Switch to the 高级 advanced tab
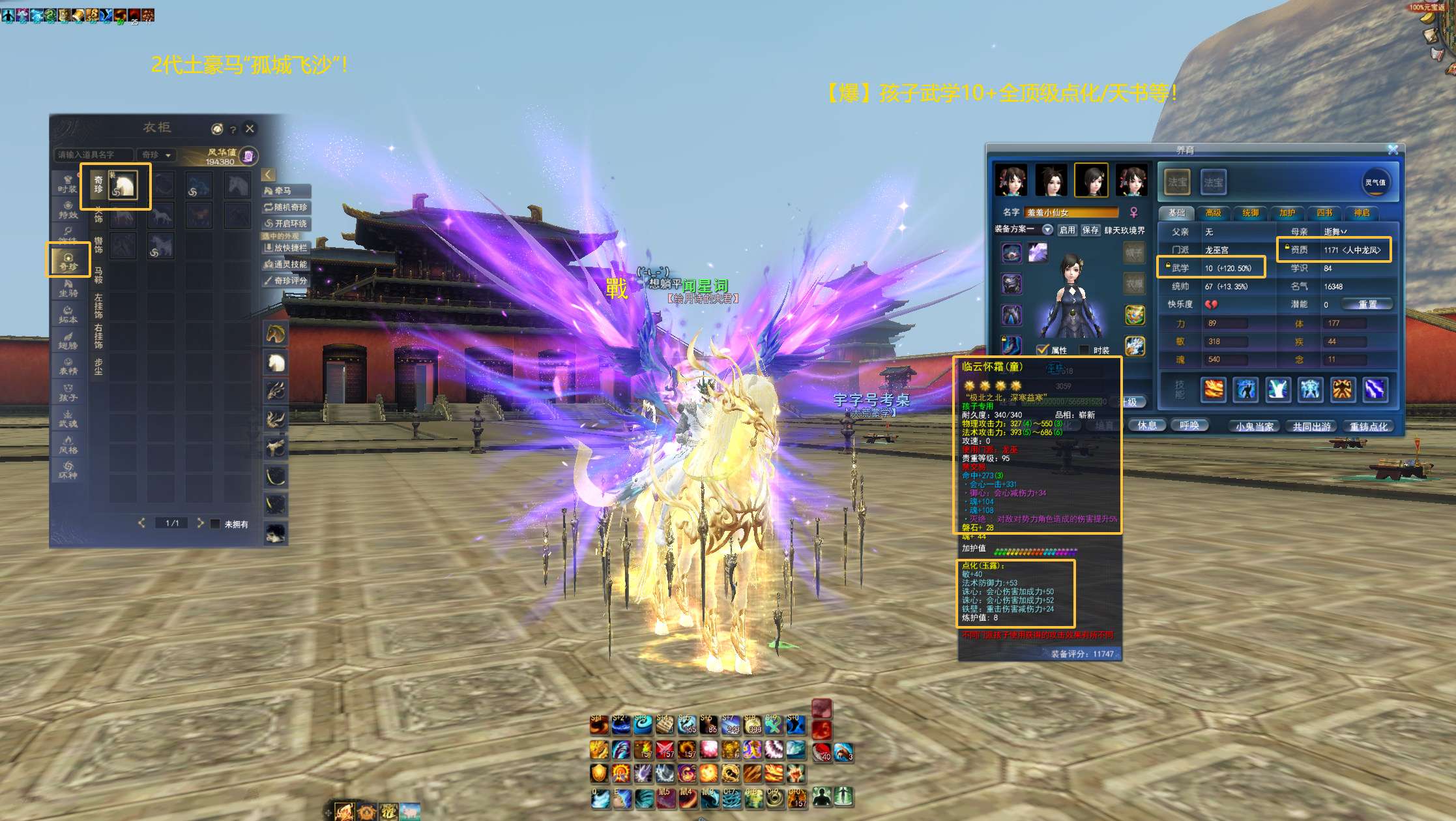Screen dimensions: 1456x821 pos(1214,213)
